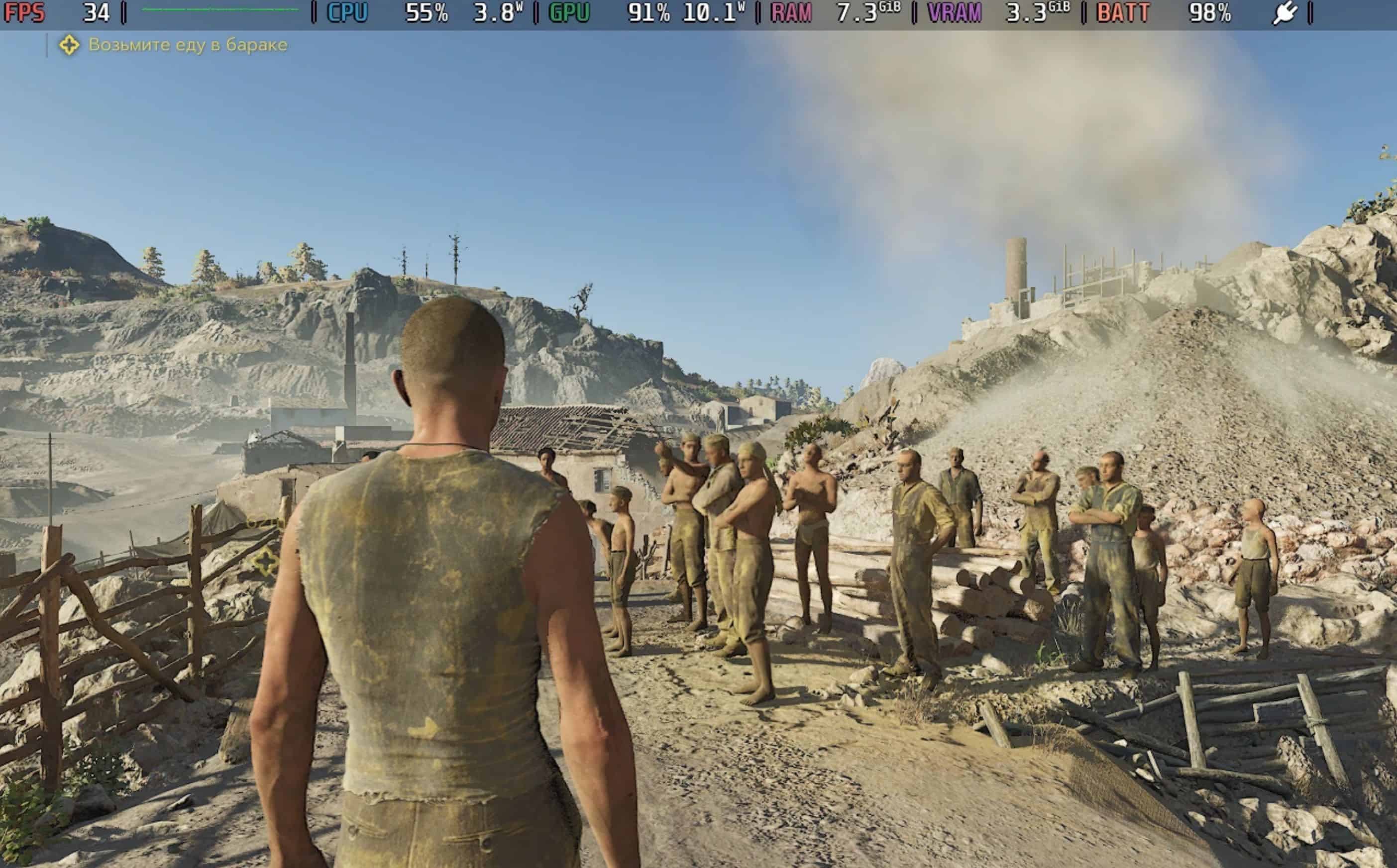Click the yellow waypoint marker by the fence
Viewport: 1397px width, 868px height.
point(266,562)
